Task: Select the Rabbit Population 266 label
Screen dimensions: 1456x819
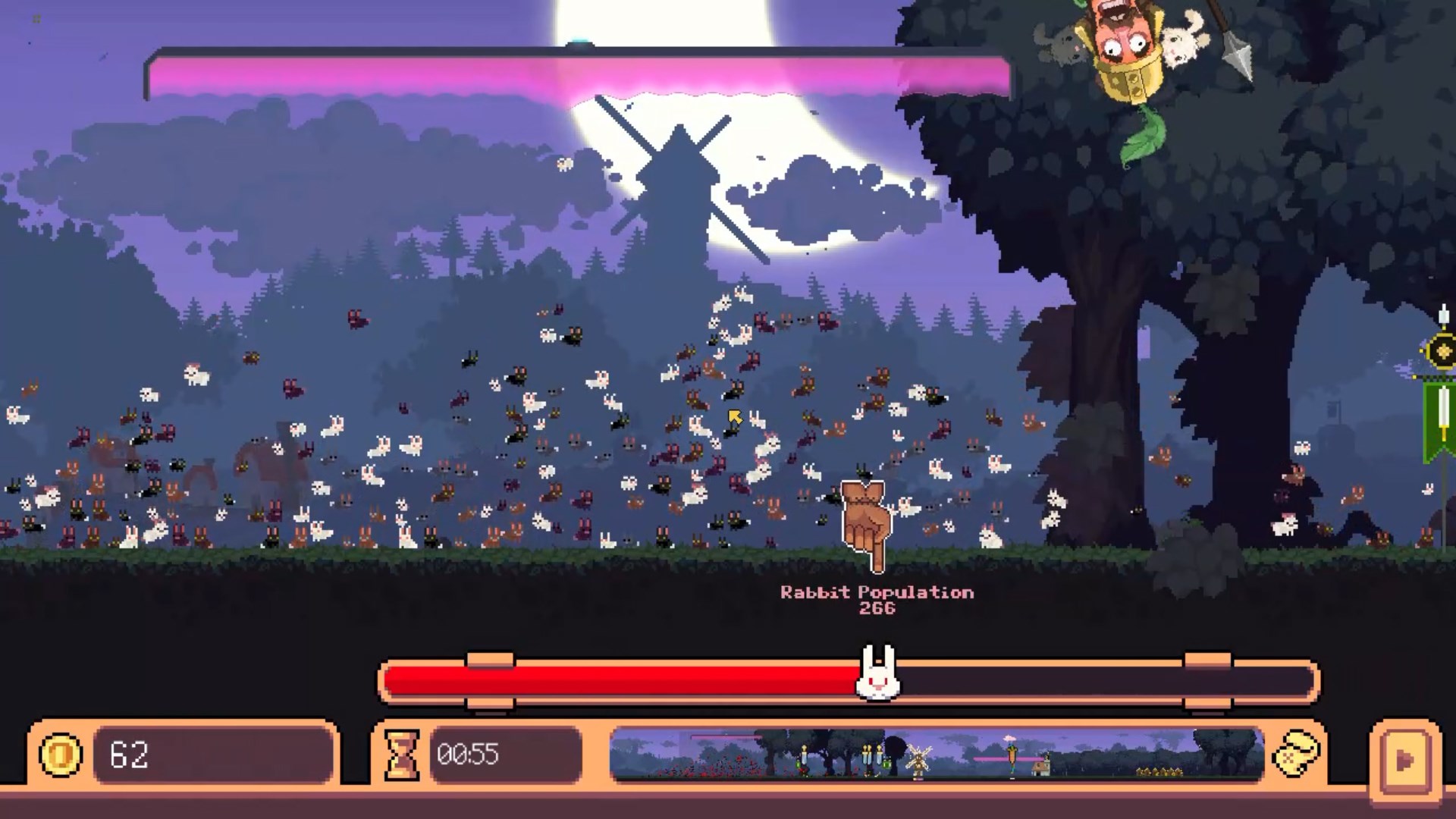Action: (876, 599)
